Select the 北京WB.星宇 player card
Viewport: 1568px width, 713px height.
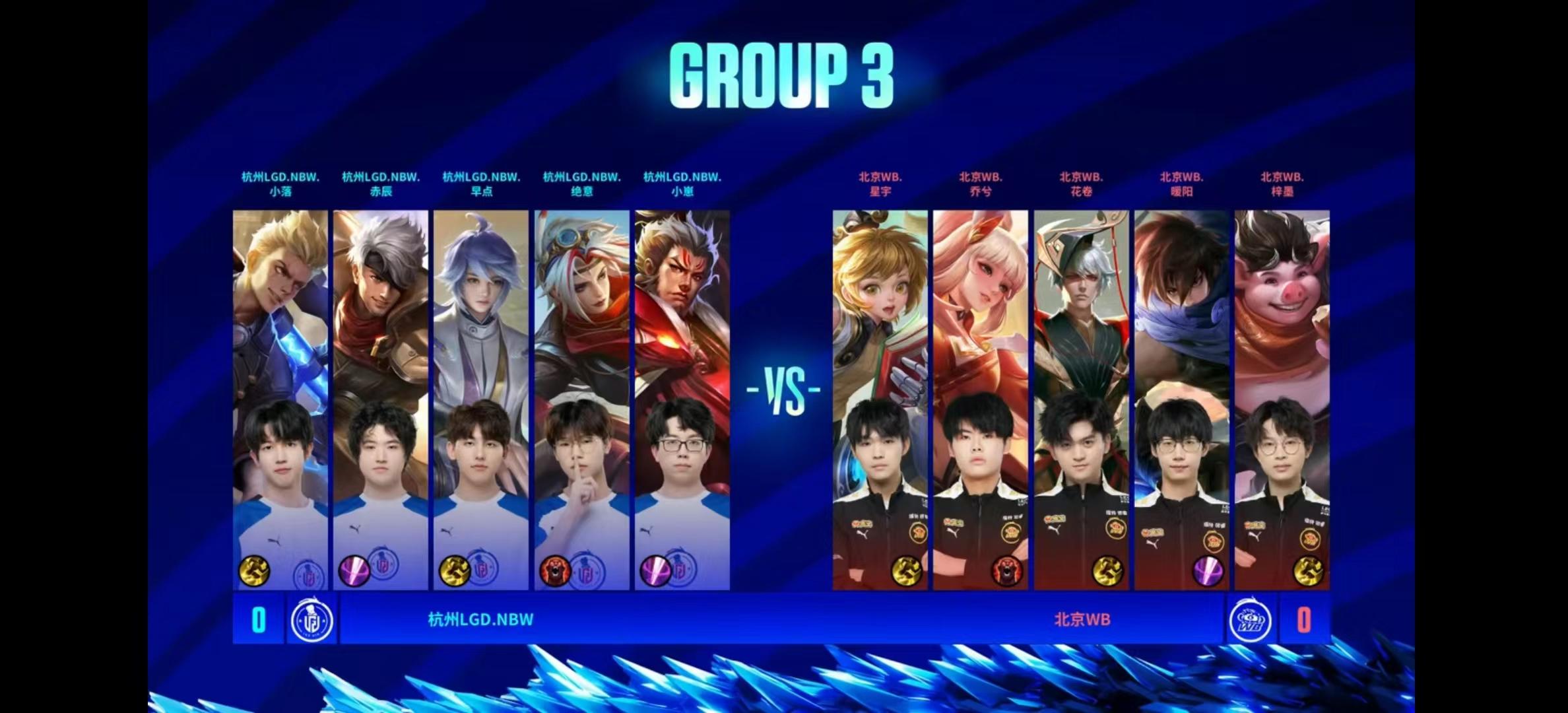pyautogui.click(x=880, y=399)
